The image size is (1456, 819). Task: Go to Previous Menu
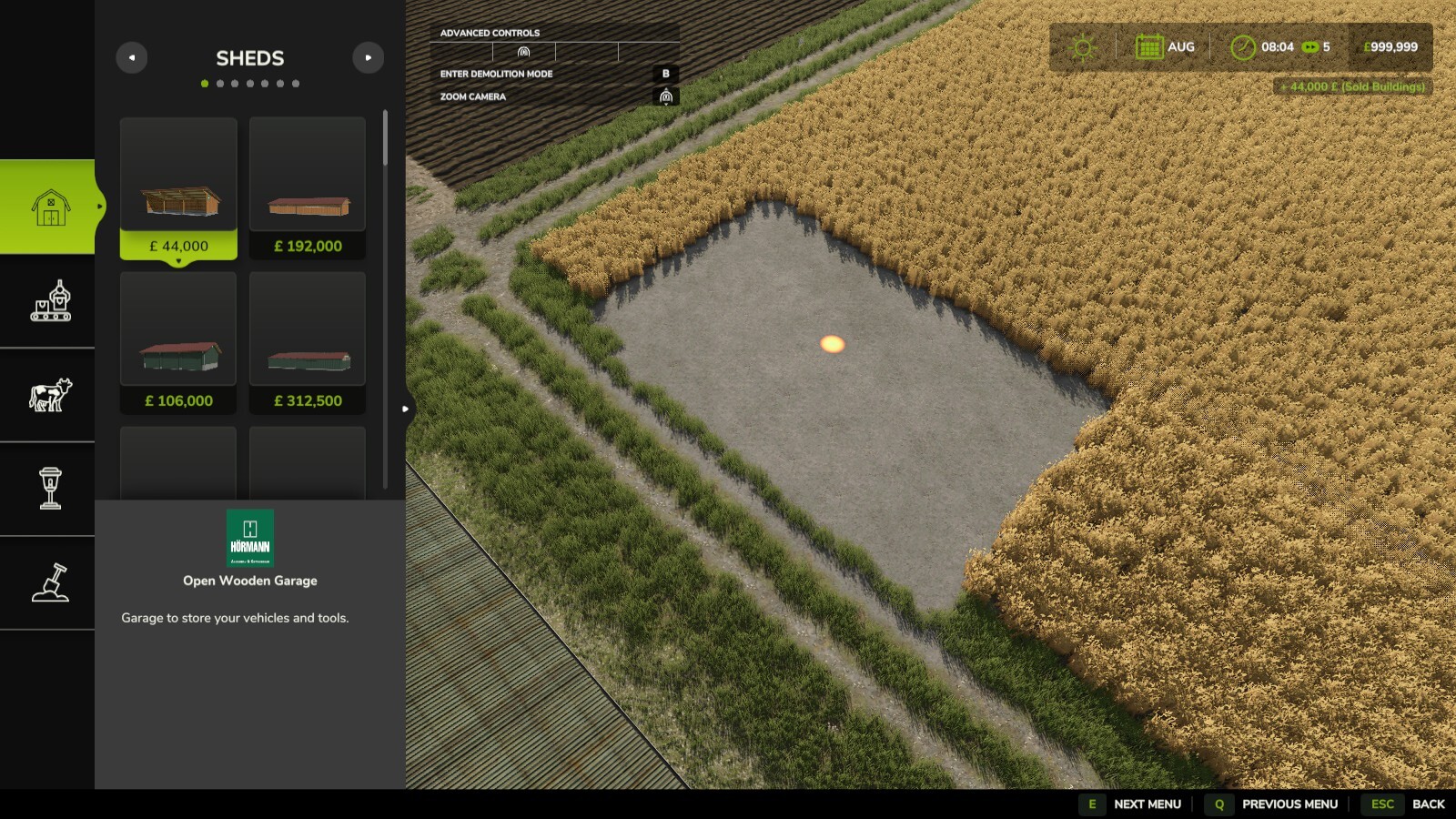(1289, 804)
